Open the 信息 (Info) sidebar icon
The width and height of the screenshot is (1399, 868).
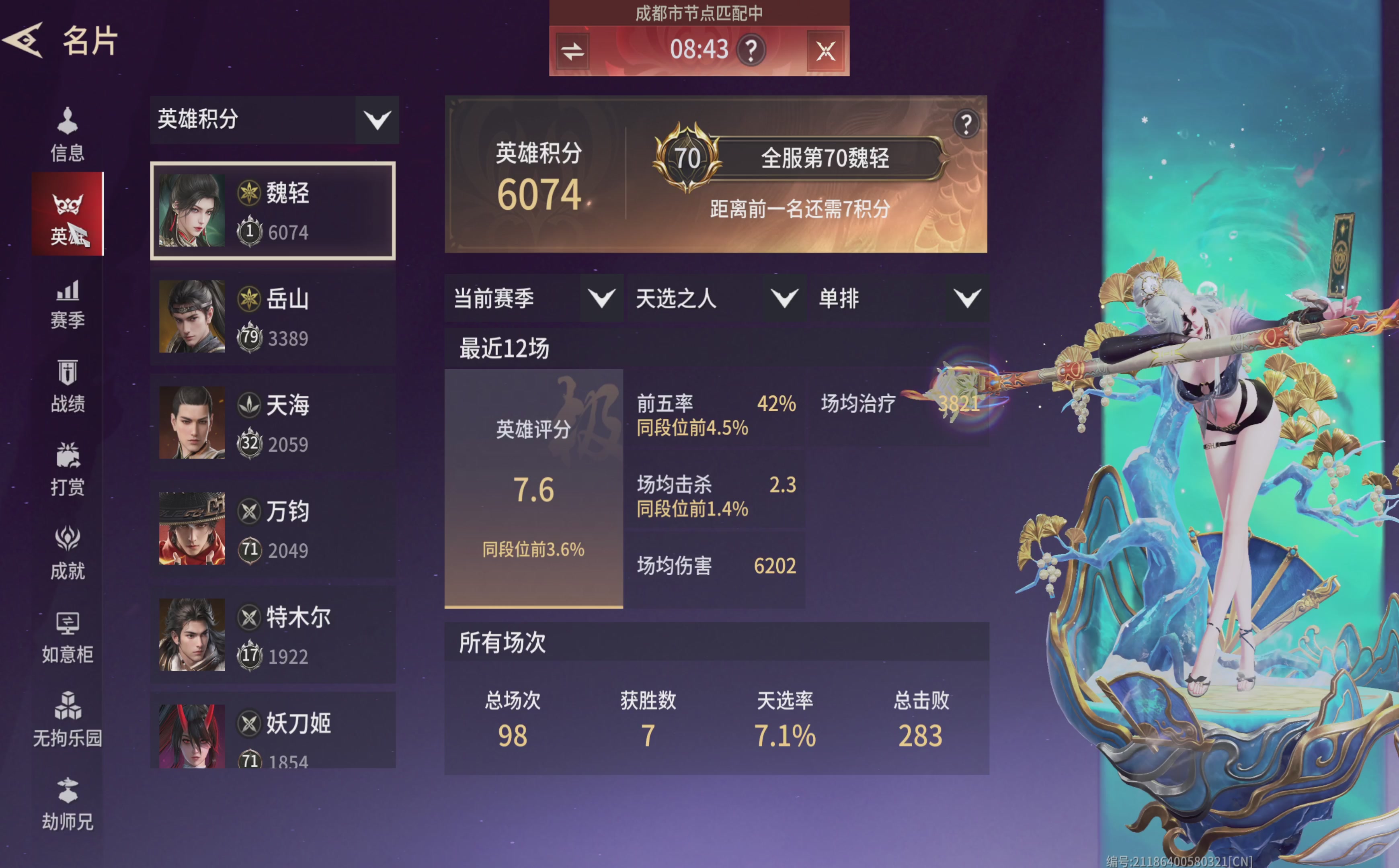67,133
